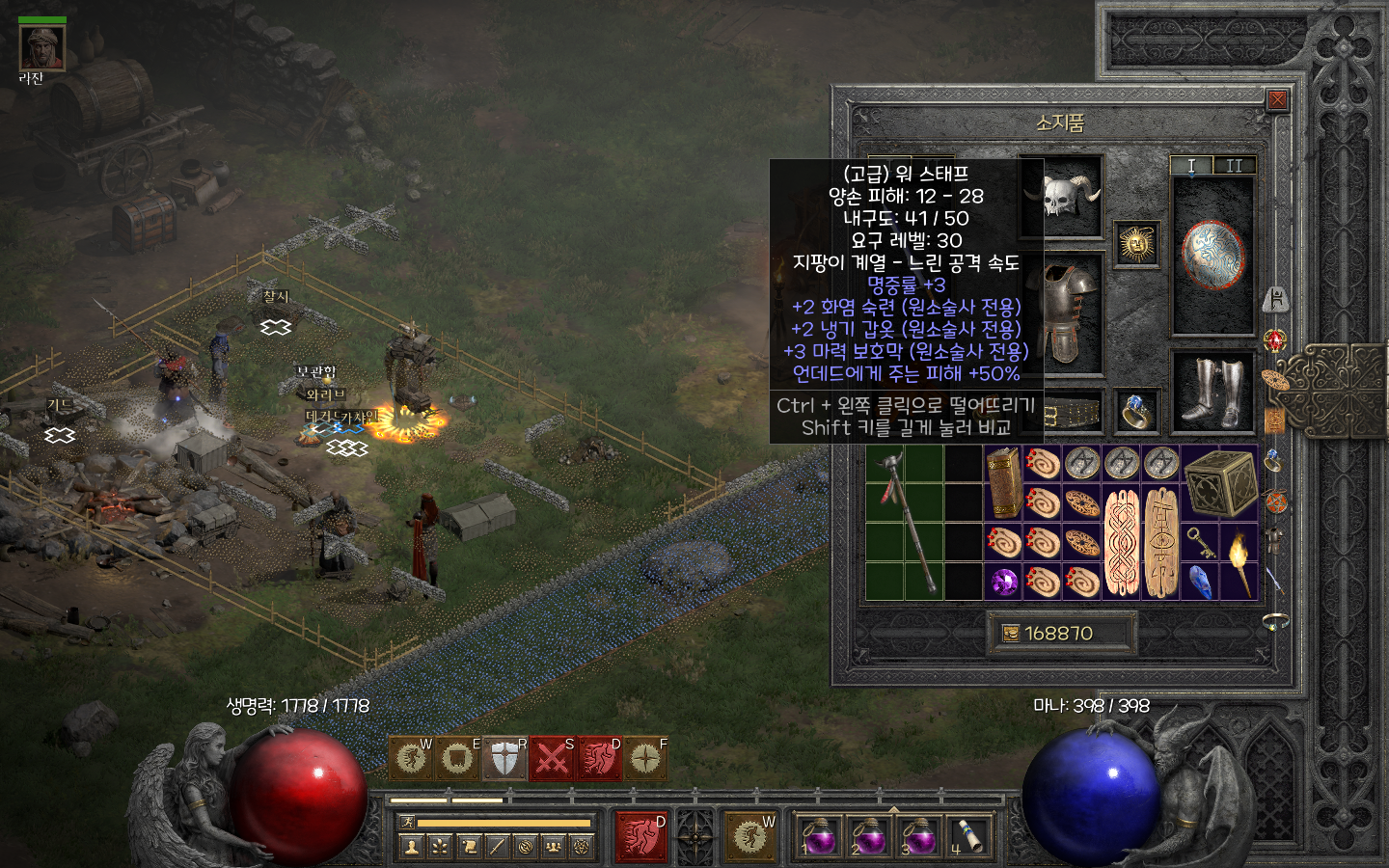The height and width of the screenshot is (868, 1389).
Task: Select the blue gem ring slot
Action: coord(1137,412)
